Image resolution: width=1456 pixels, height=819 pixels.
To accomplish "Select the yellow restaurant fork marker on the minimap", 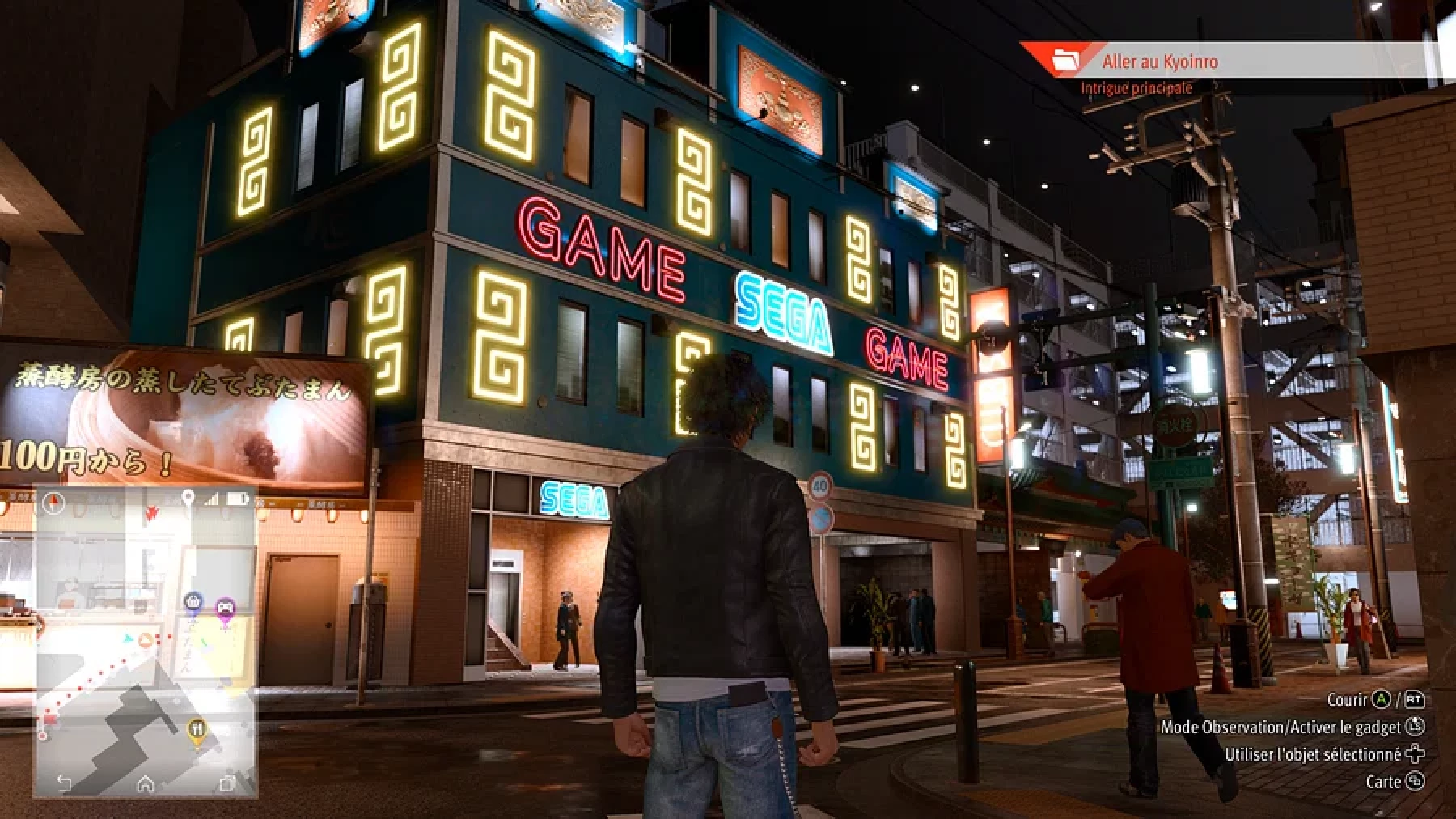I will click(197, 730).
